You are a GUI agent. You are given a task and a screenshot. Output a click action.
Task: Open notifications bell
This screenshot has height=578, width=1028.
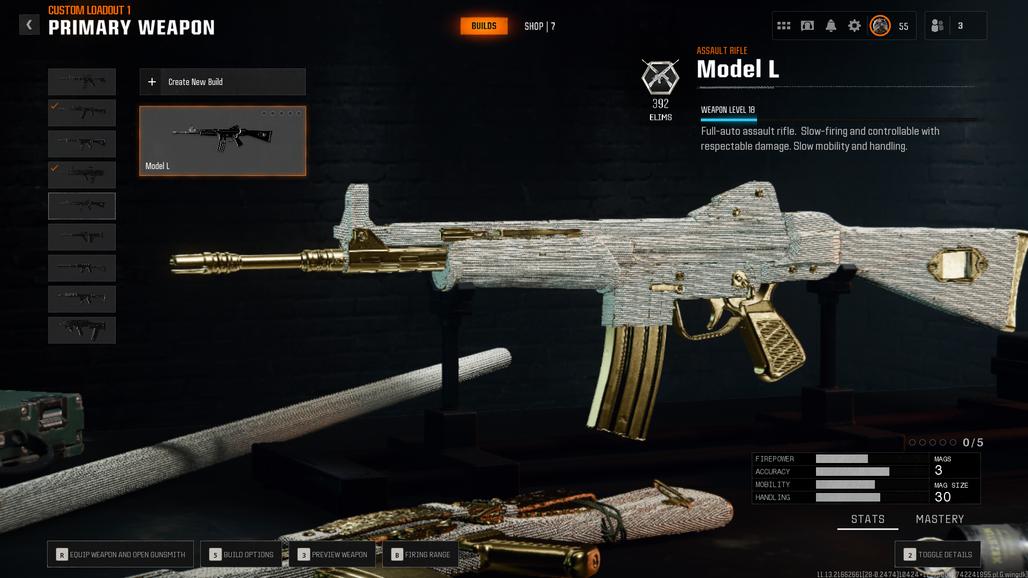point(831,26)
